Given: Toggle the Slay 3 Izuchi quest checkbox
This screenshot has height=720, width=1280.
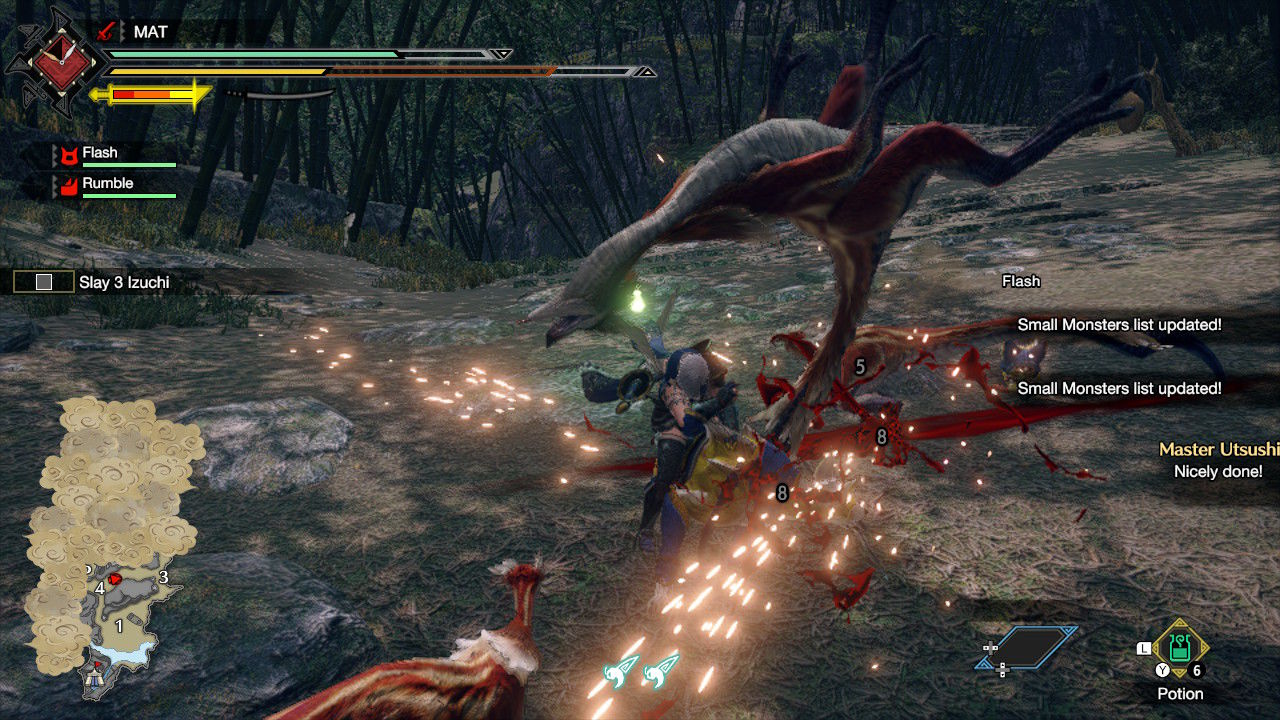Looking at the screenshot, I should [x=42, y=282].
